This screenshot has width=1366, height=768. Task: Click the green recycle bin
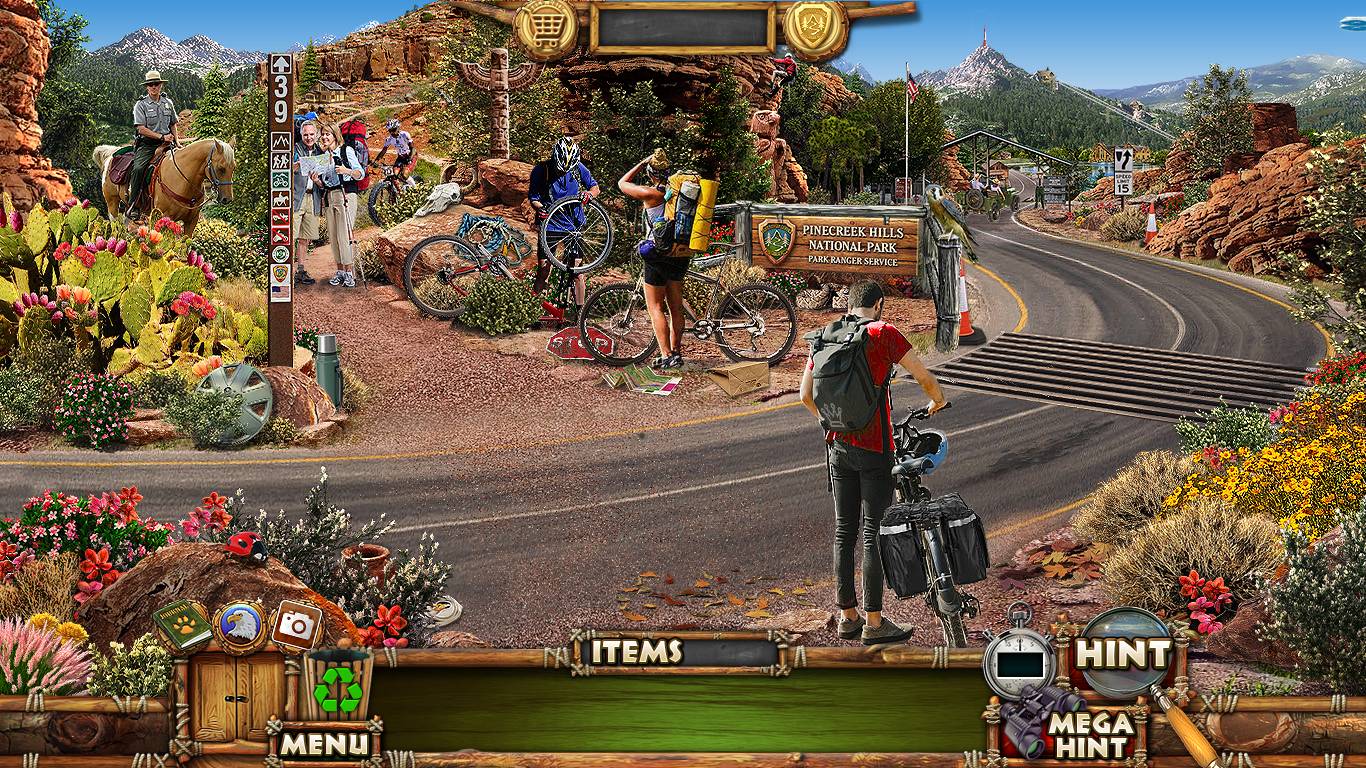point(337,687)
